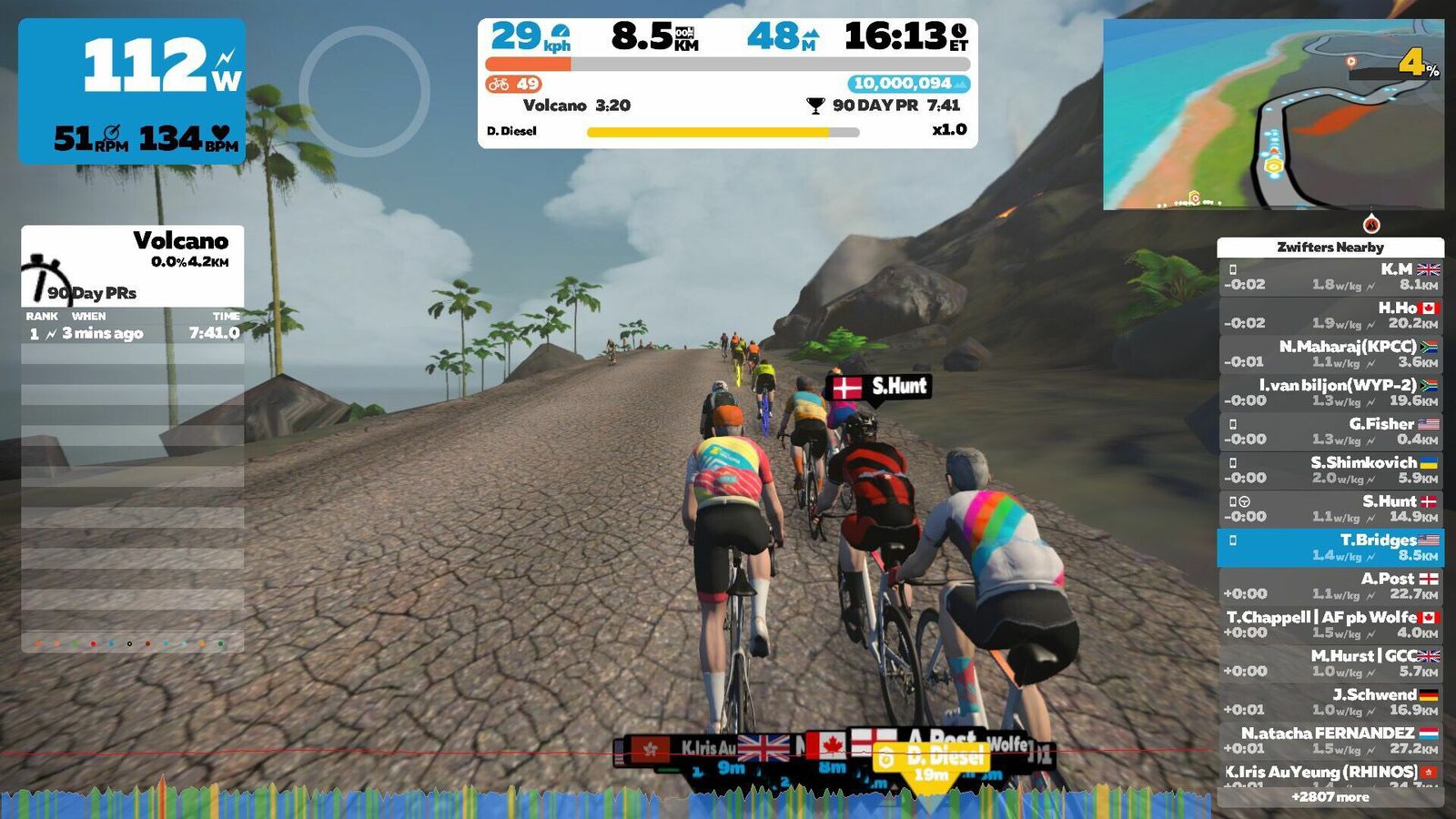
Task: Open the minimap view
Action: pos(1273,114)
